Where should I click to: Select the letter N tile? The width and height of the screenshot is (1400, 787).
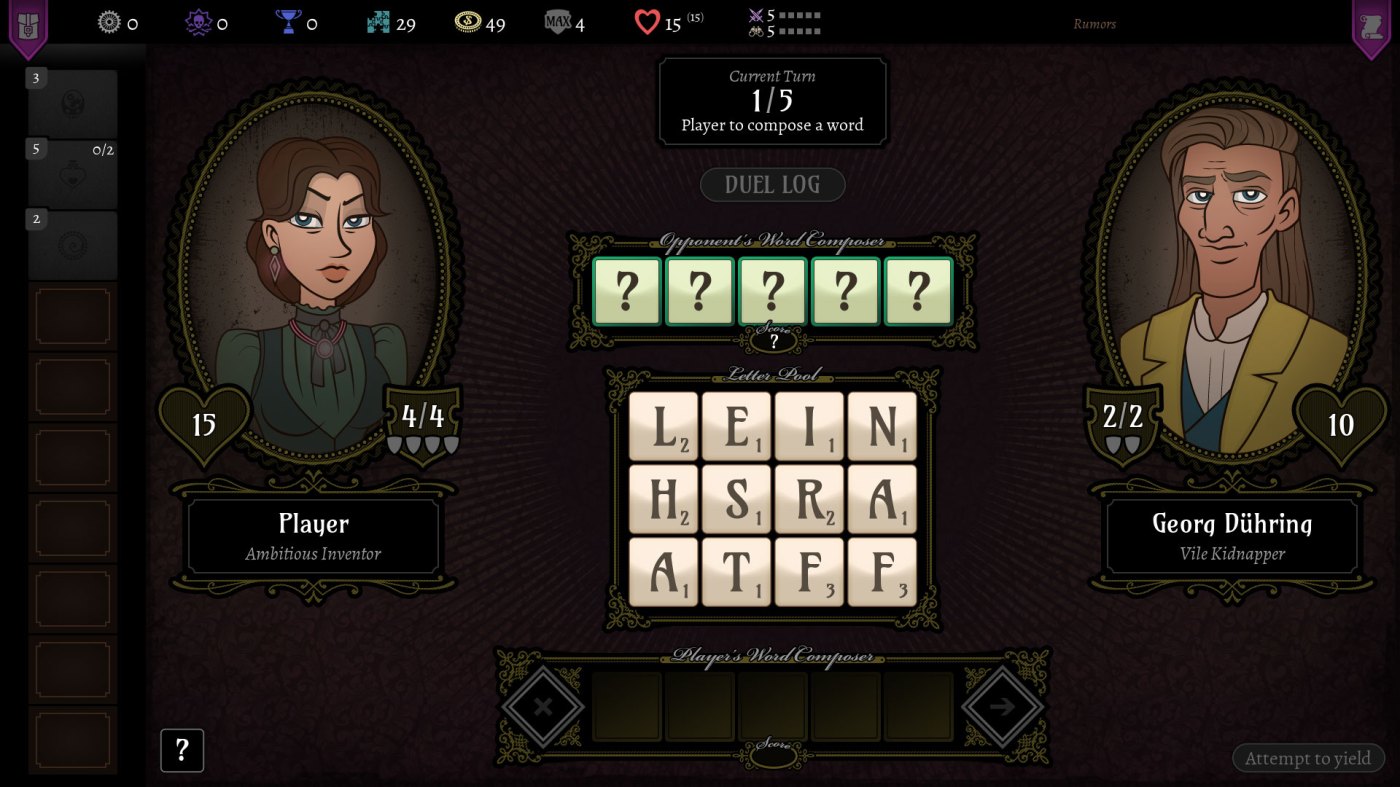[x=882, y=426]
